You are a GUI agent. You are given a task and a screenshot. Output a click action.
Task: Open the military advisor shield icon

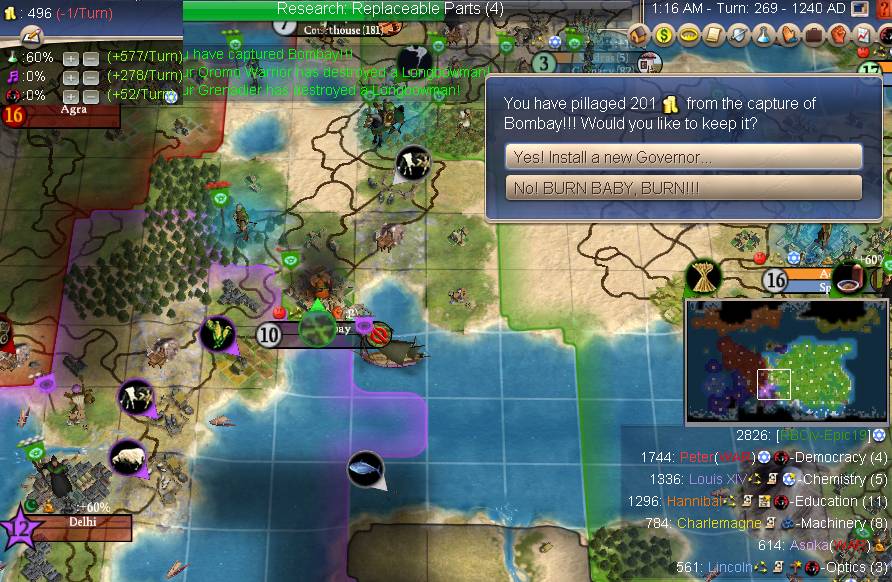[737, 35]
